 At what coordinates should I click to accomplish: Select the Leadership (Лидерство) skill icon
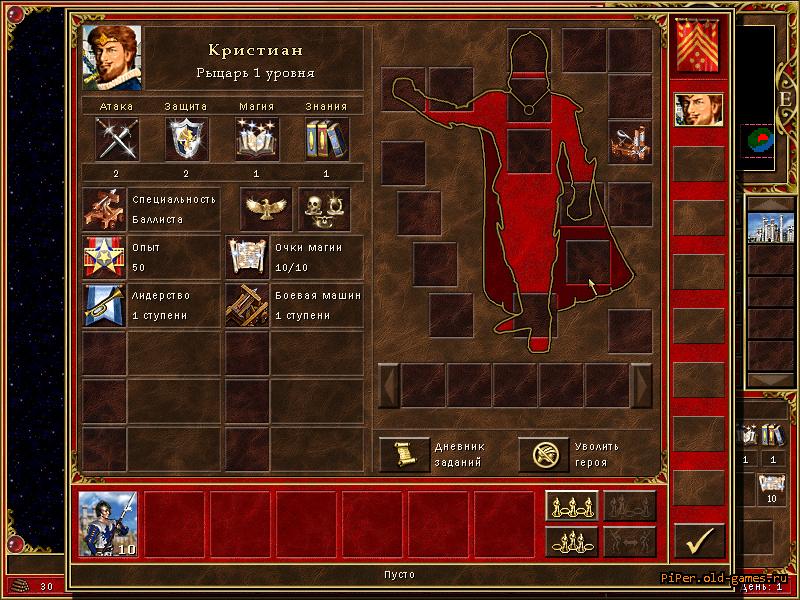(x=103, y=305)
